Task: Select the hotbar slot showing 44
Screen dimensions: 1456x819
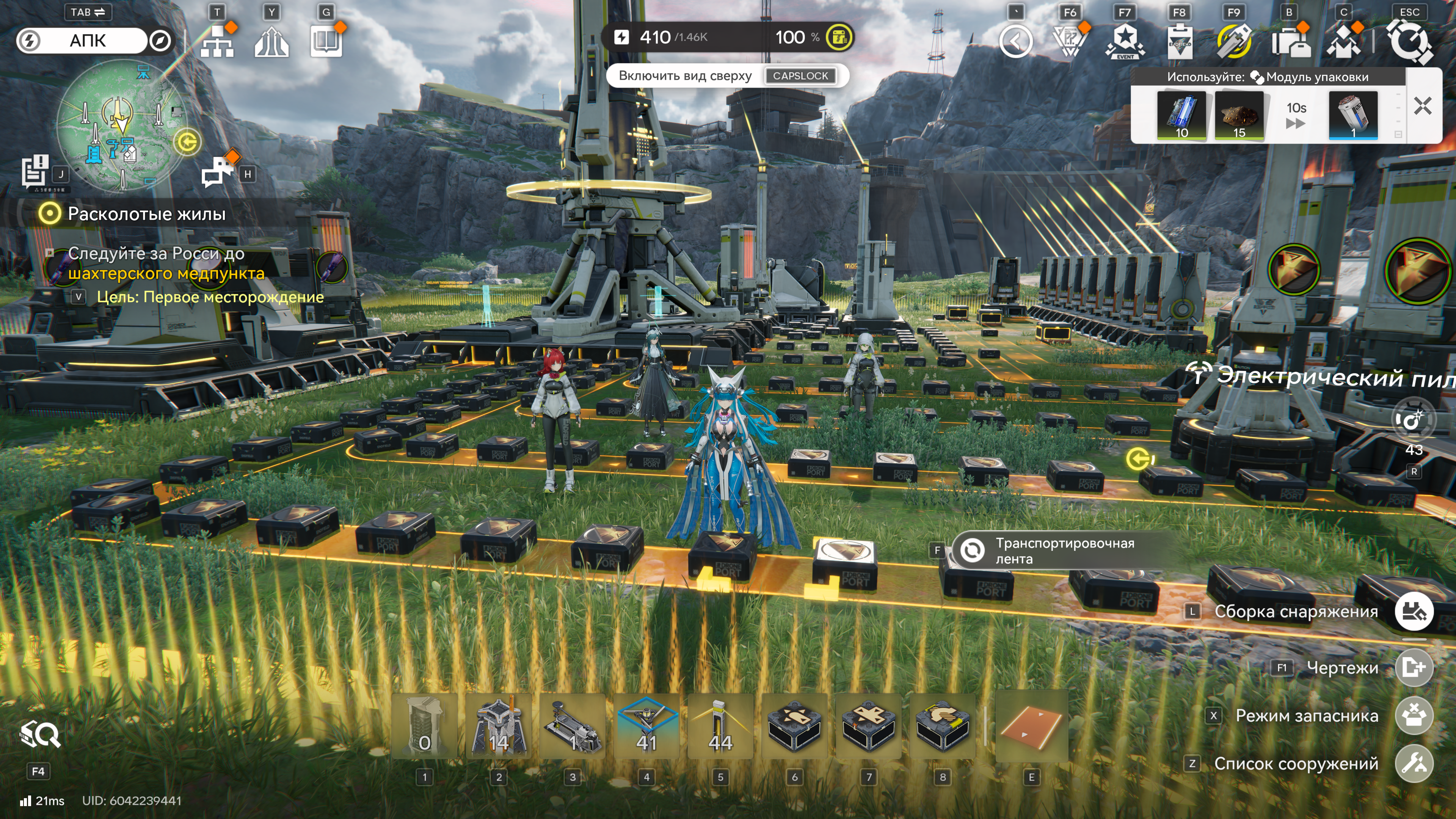Action: (720, 726)
